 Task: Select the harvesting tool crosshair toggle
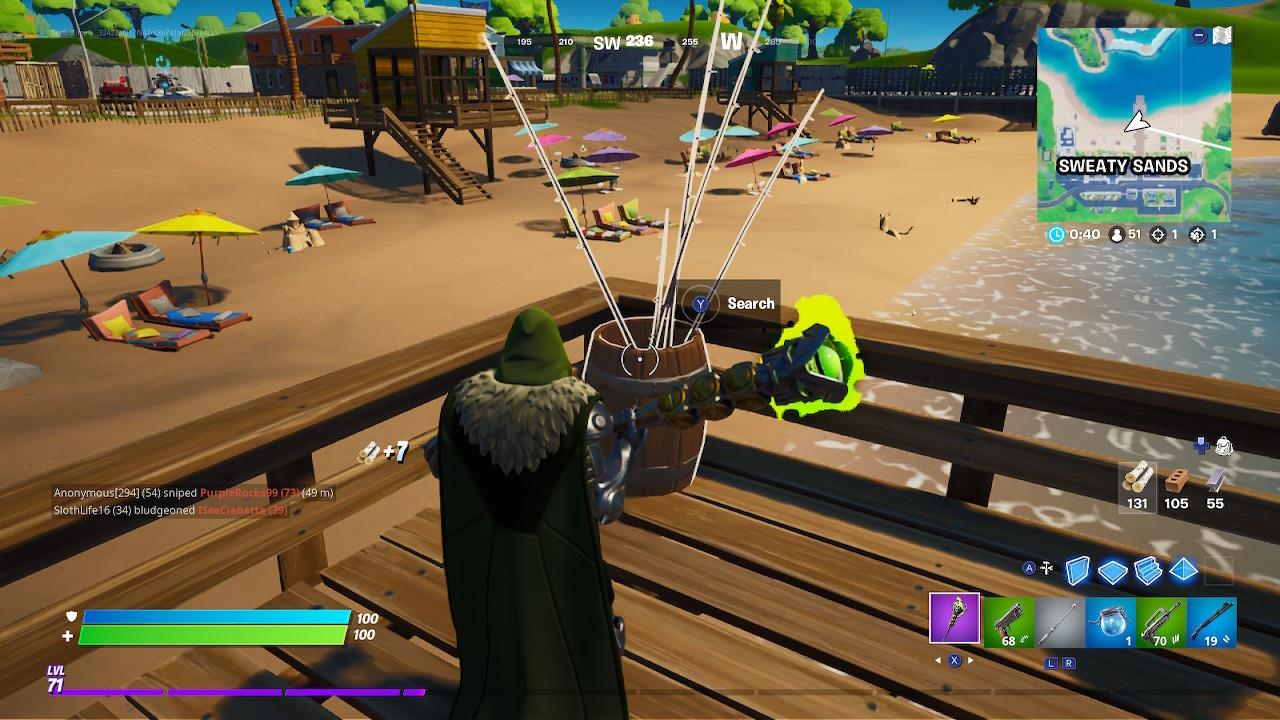1045,566
